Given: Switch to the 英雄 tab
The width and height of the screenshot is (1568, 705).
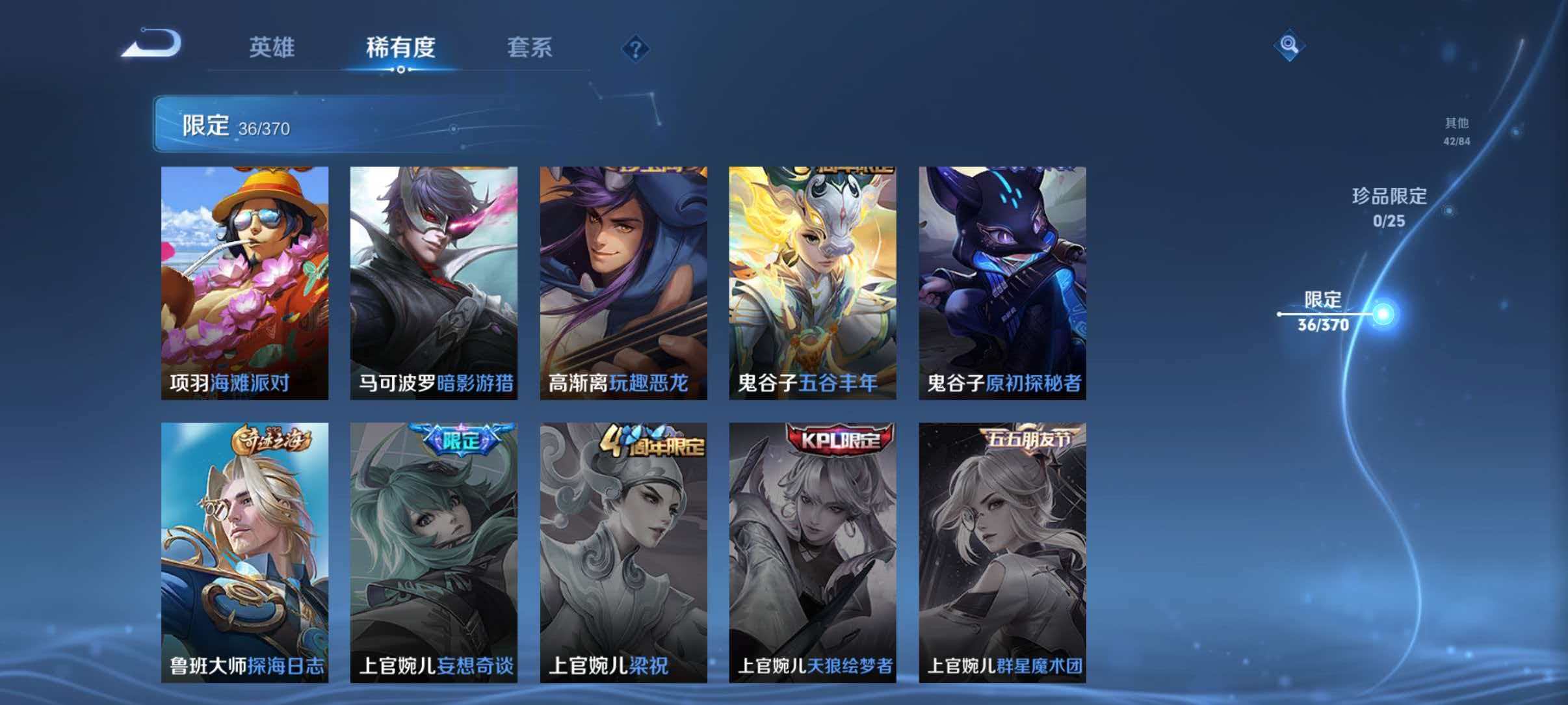Looking at the screenshot, I should coord(272,48).
